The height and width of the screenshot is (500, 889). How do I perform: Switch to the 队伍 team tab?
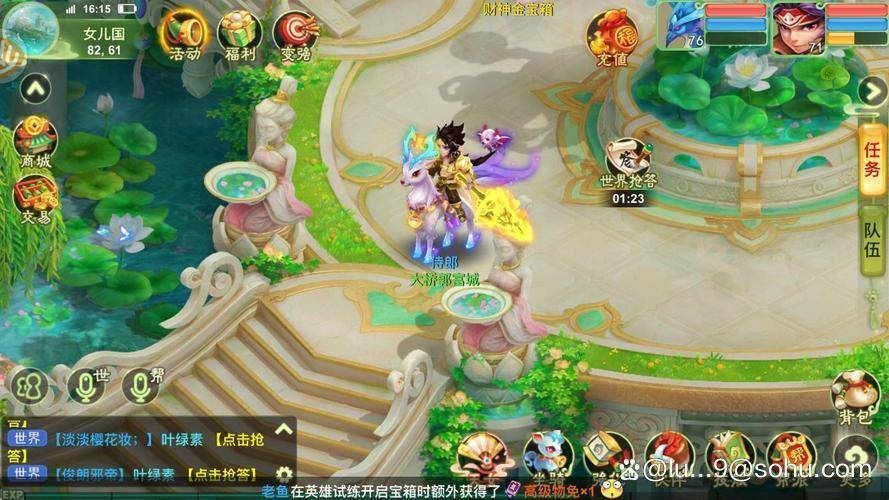(873, 240)
